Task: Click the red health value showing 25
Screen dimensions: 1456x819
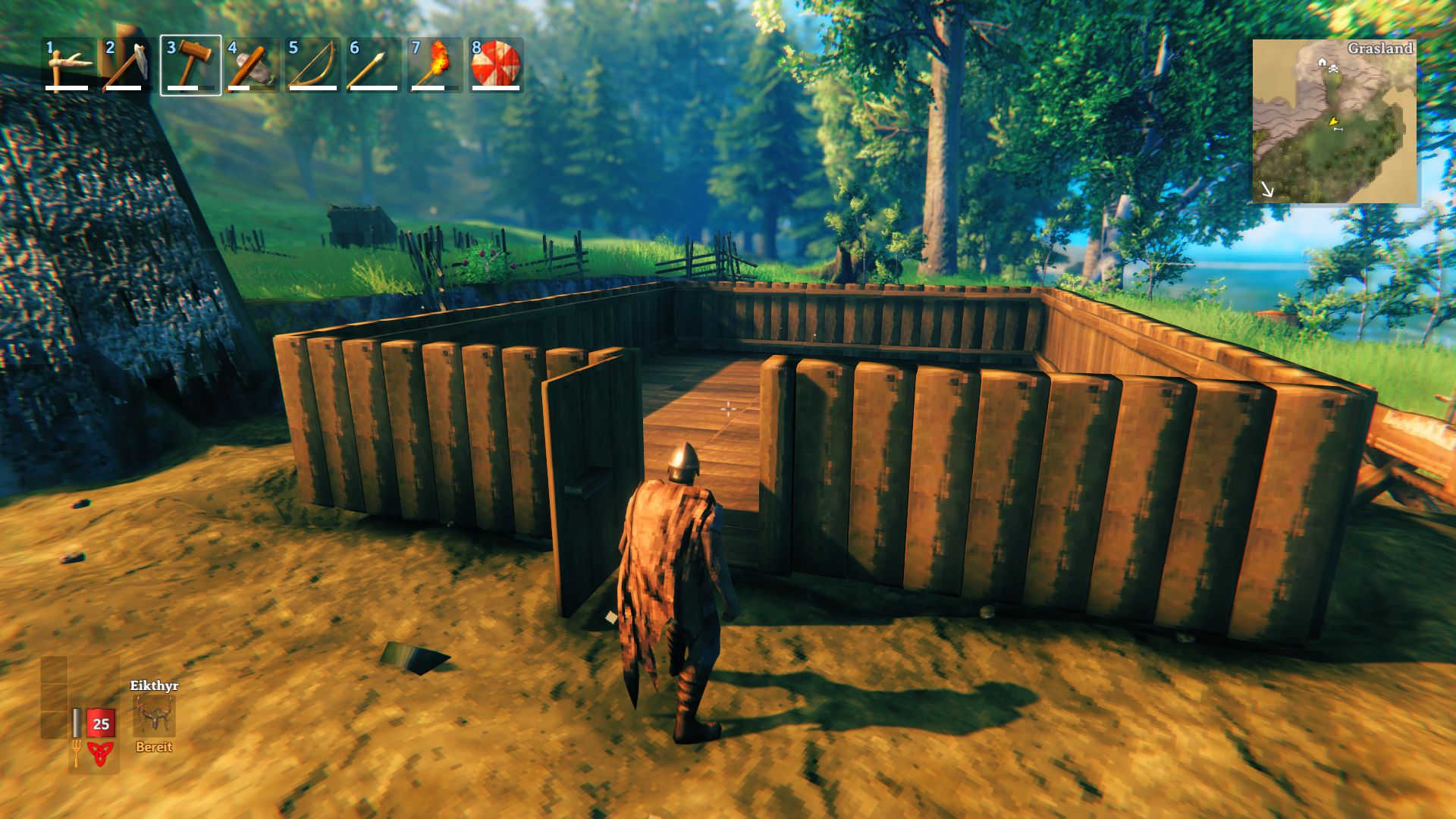Action: 101,724
